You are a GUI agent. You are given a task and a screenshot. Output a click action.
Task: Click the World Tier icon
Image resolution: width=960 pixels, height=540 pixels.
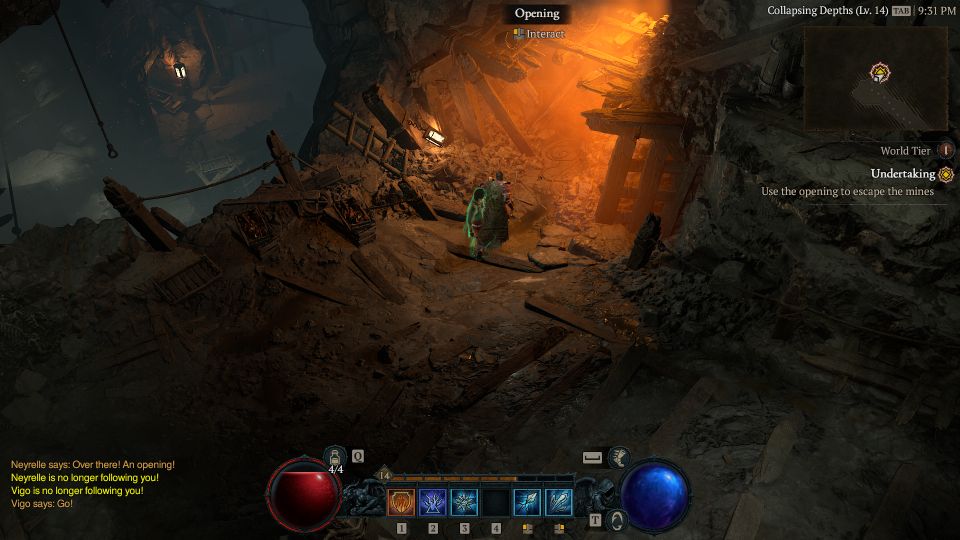click(946, 150)
